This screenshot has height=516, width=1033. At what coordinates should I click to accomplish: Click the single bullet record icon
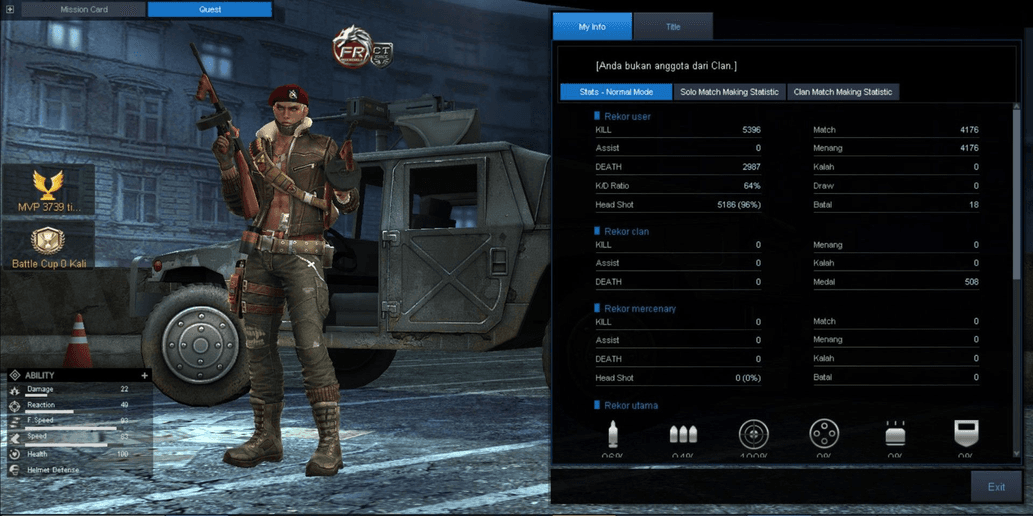coord(613,434)
